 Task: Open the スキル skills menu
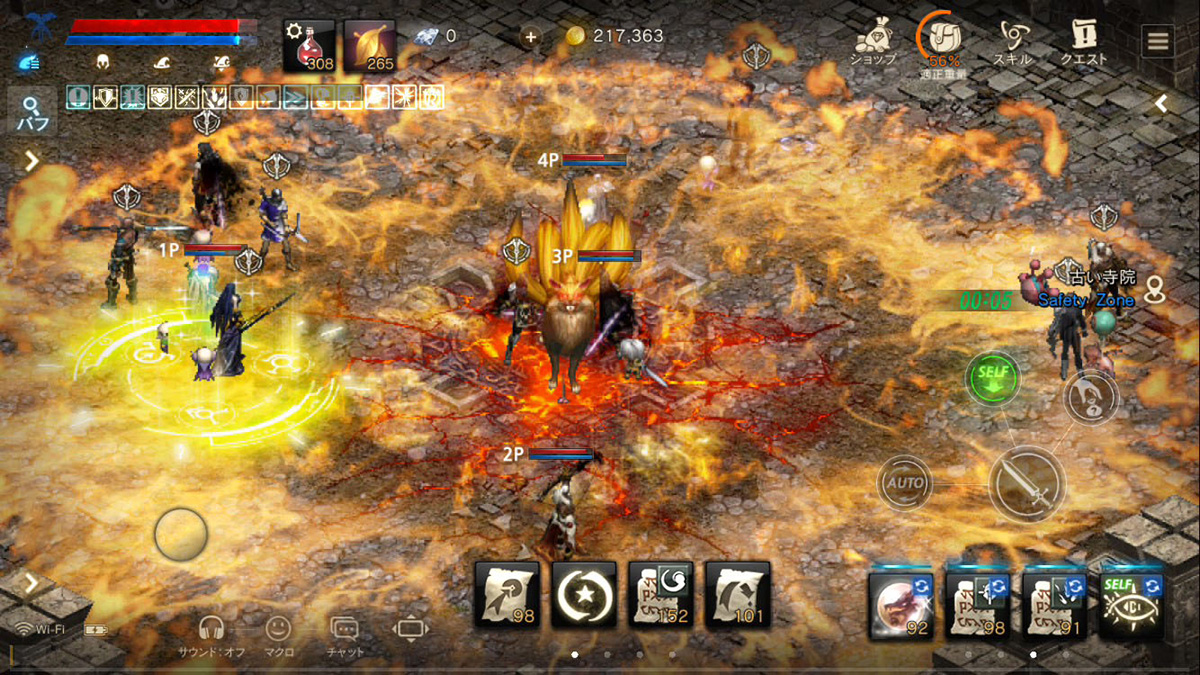[x=1012, y=41]
